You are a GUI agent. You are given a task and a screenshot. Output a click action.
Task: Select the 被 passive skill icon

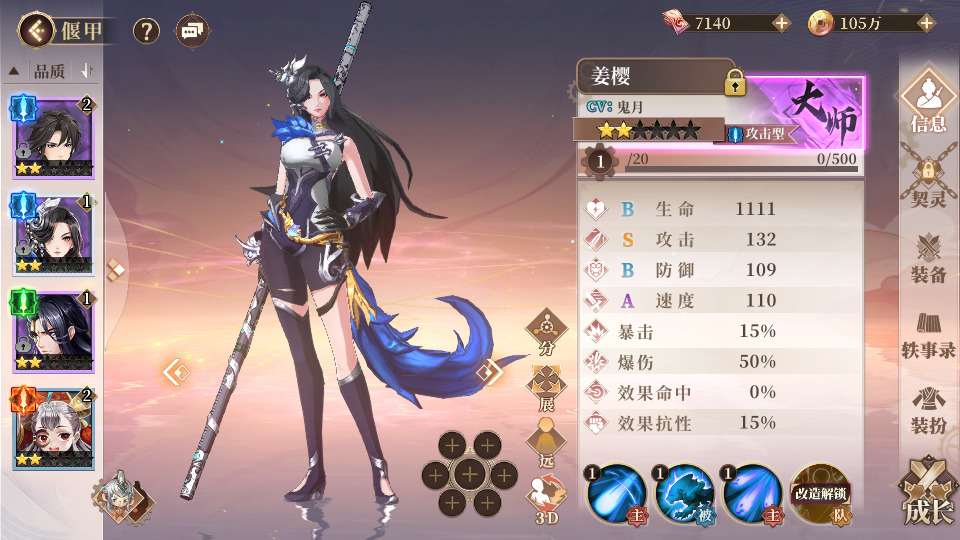pos(683,494)
